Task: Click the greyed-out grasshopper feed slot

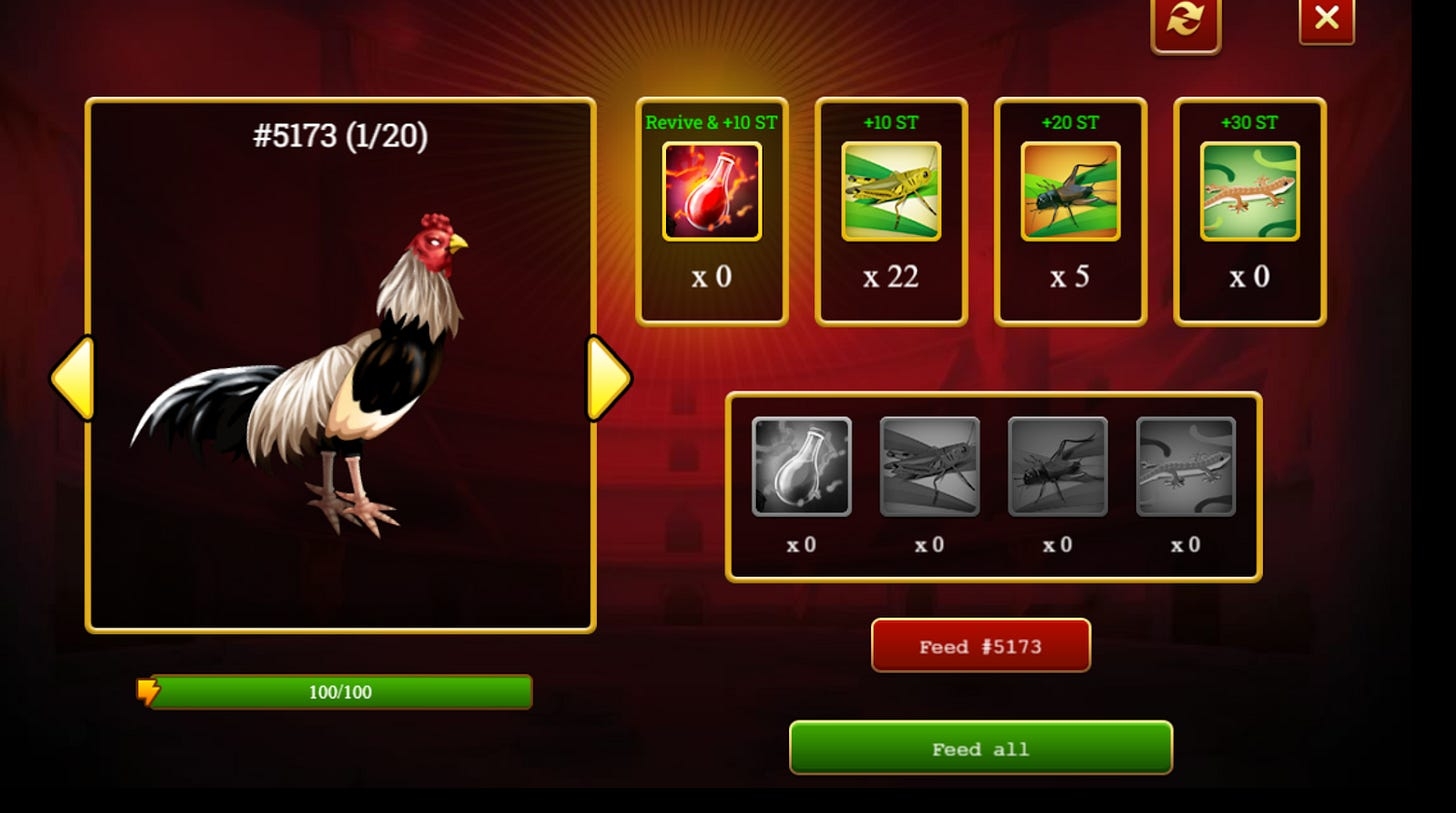Action: tap(929, 467)
